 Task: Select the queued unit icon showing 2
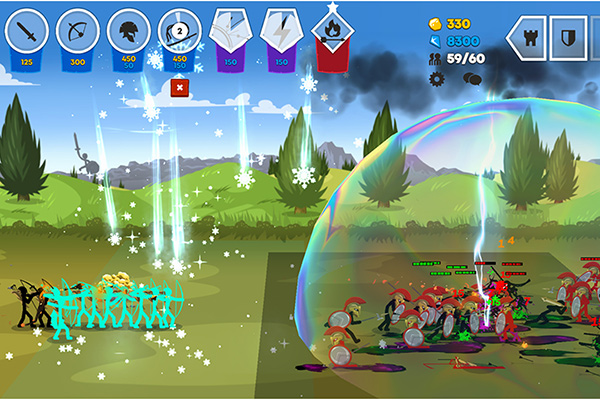tap(180, 33)
